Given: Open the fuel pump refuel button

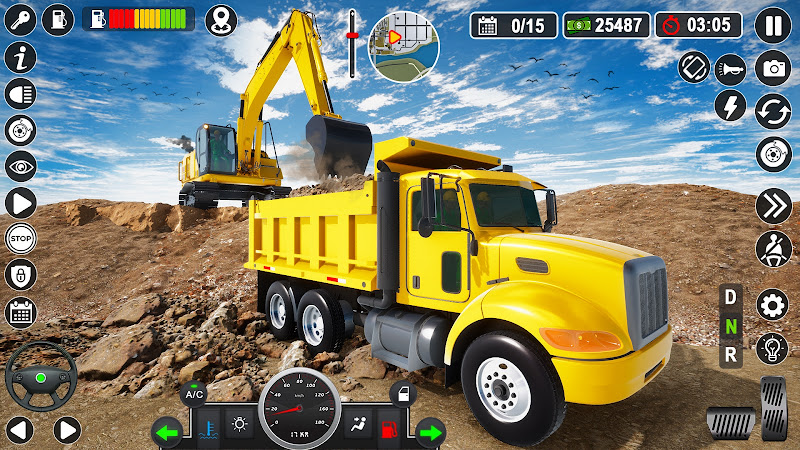Looking at the screenshot, I should pyautogui.click(x=58, y=19).
